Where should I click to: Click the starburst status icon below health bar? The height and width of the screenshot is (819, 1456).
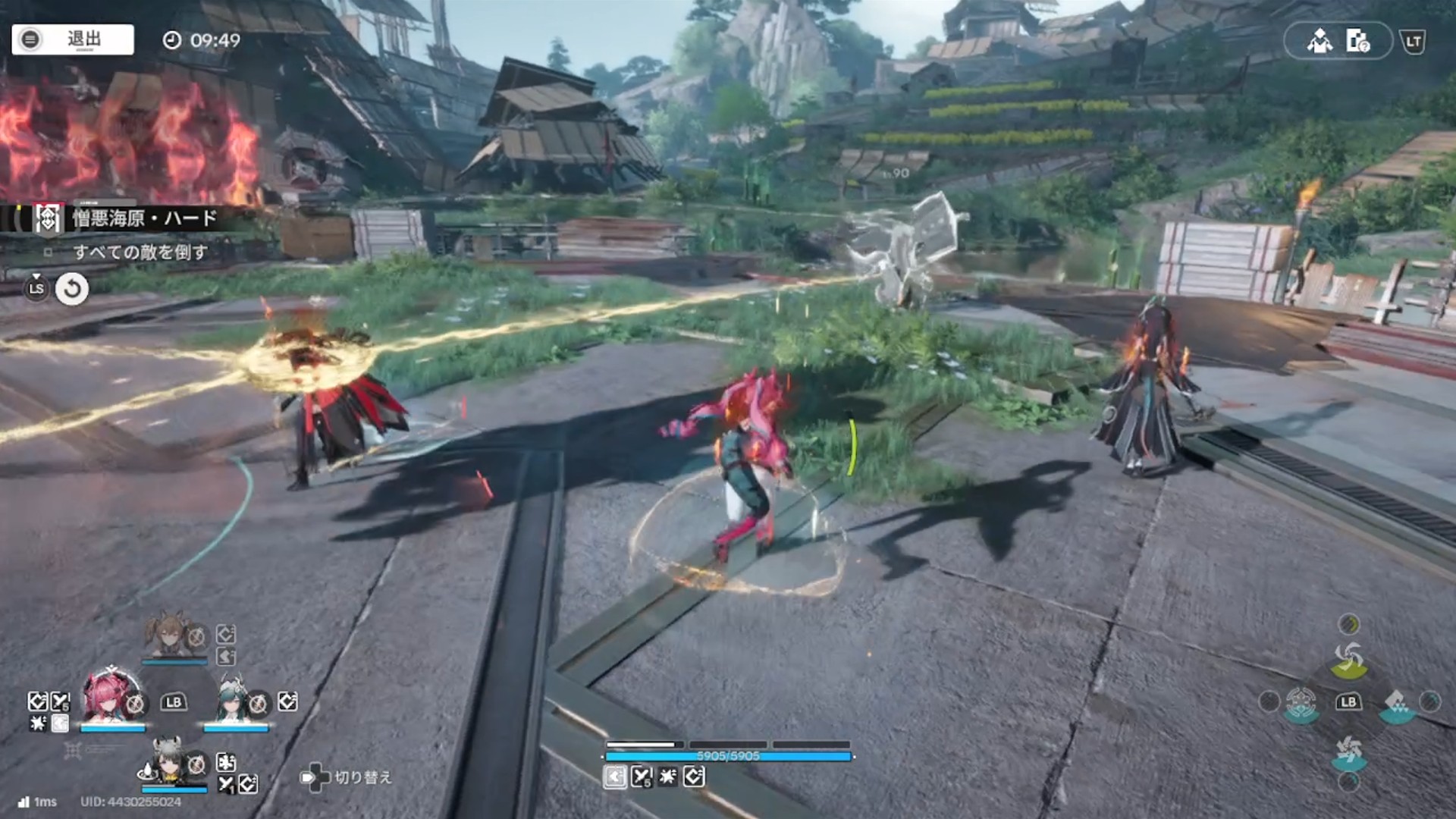tap(667, 777)
